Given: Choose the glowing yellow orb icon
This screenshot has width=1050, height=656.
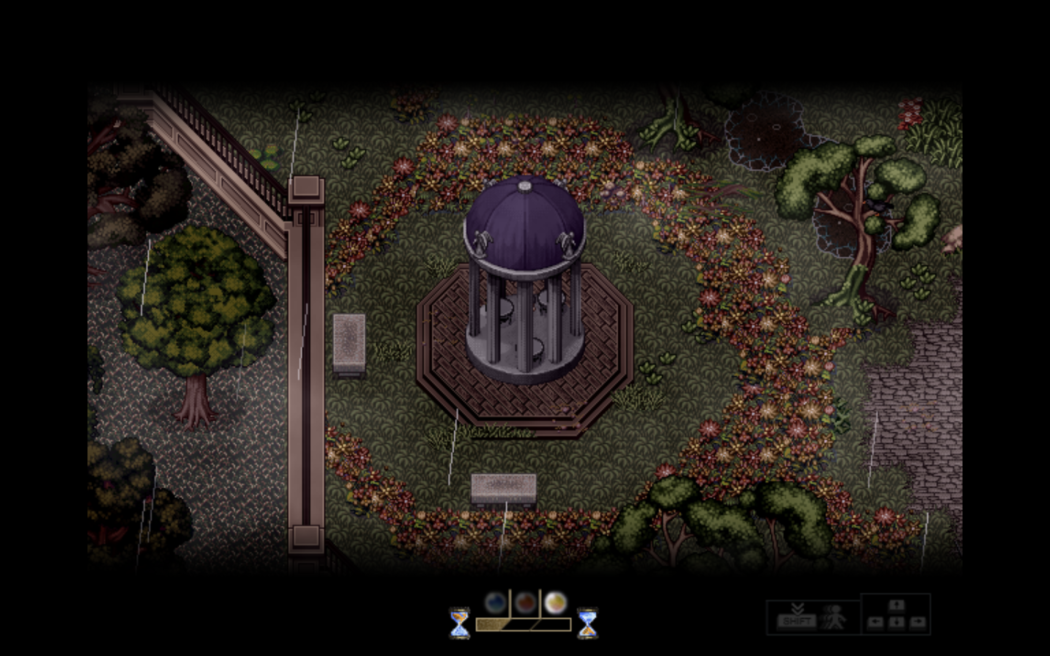Looking at the screenshot, I should coord(555,602).
